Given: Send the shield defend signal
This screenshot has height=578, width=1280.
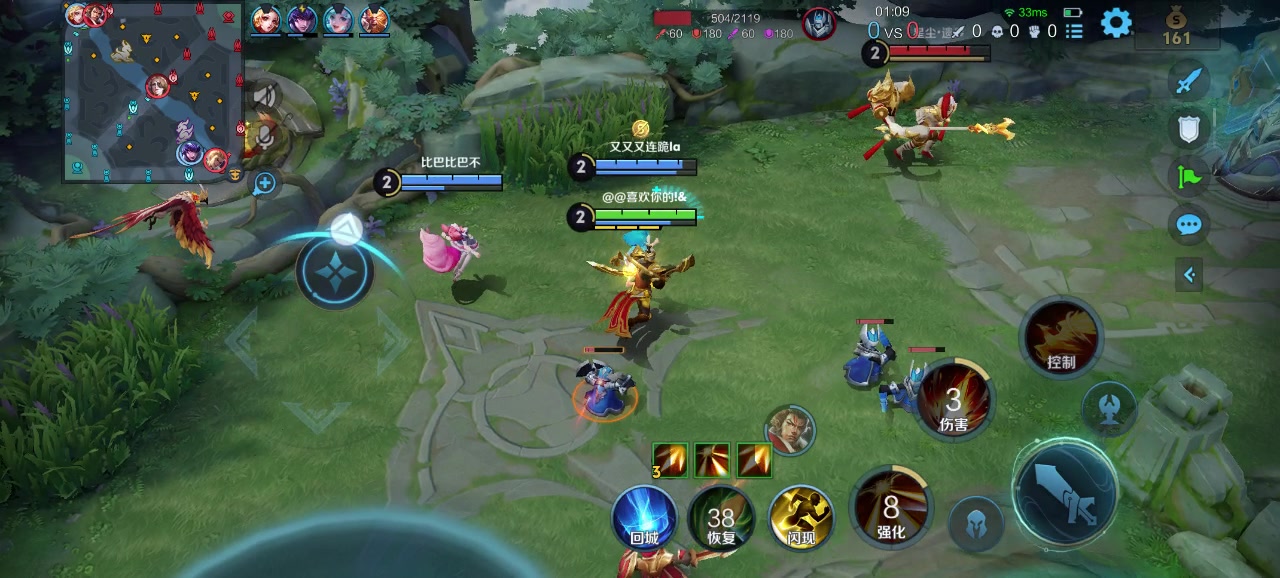Looking at the screenshot, I should tap(1189, 128).
